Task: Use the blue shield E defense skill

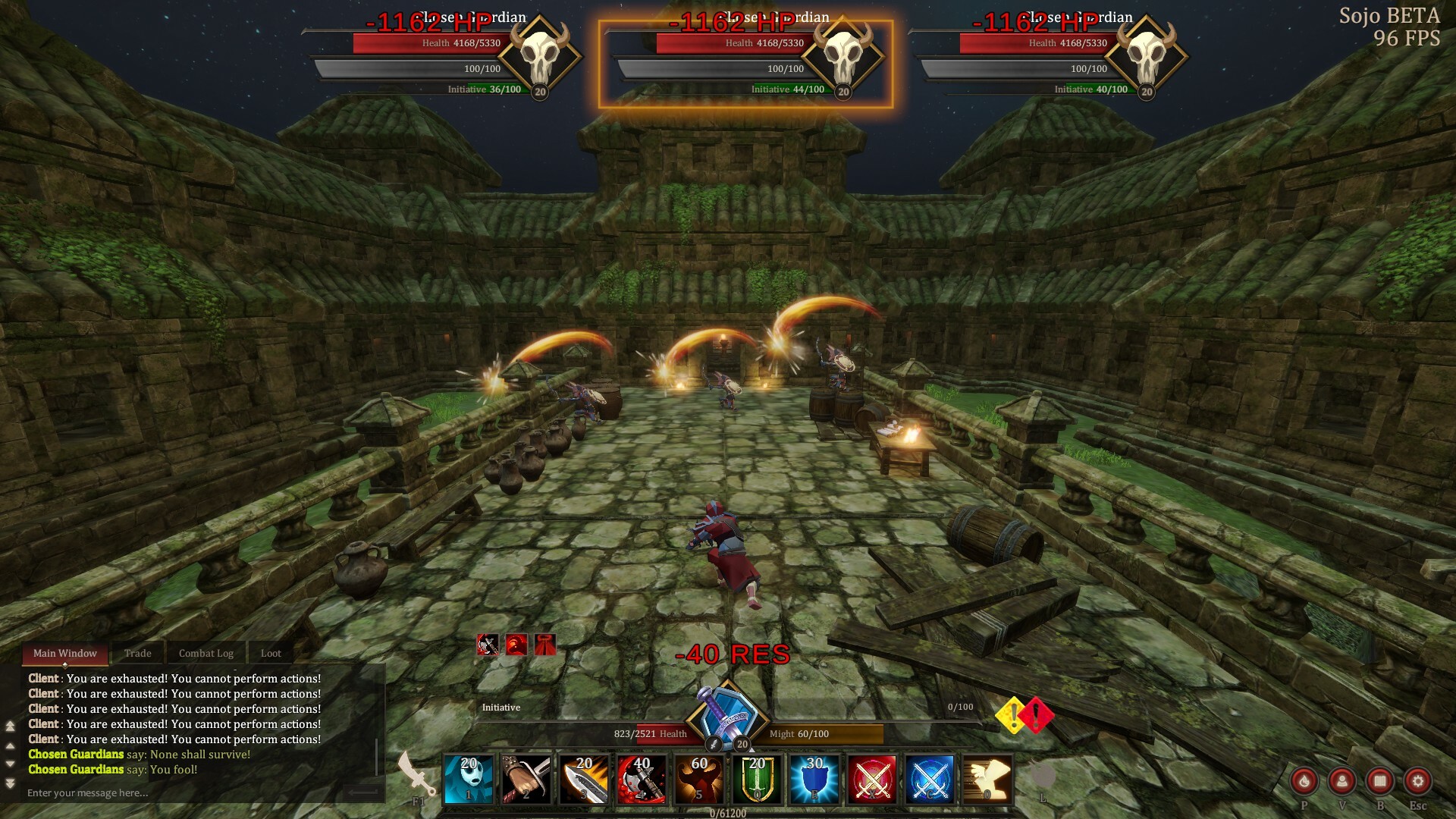Action: [813, 777]
